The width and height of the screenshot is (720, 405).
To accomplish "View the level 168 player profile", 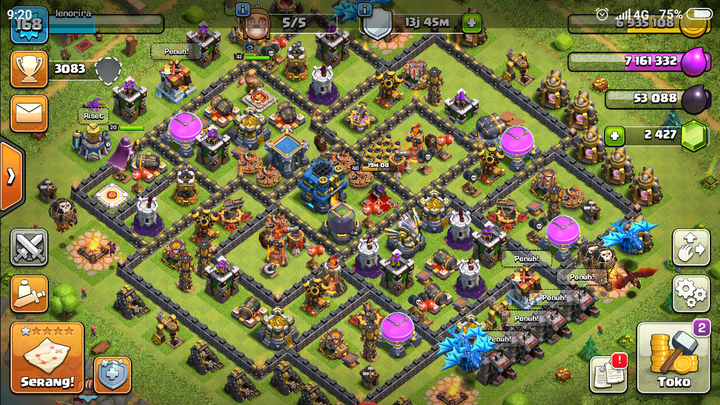I will coord(29,24).
